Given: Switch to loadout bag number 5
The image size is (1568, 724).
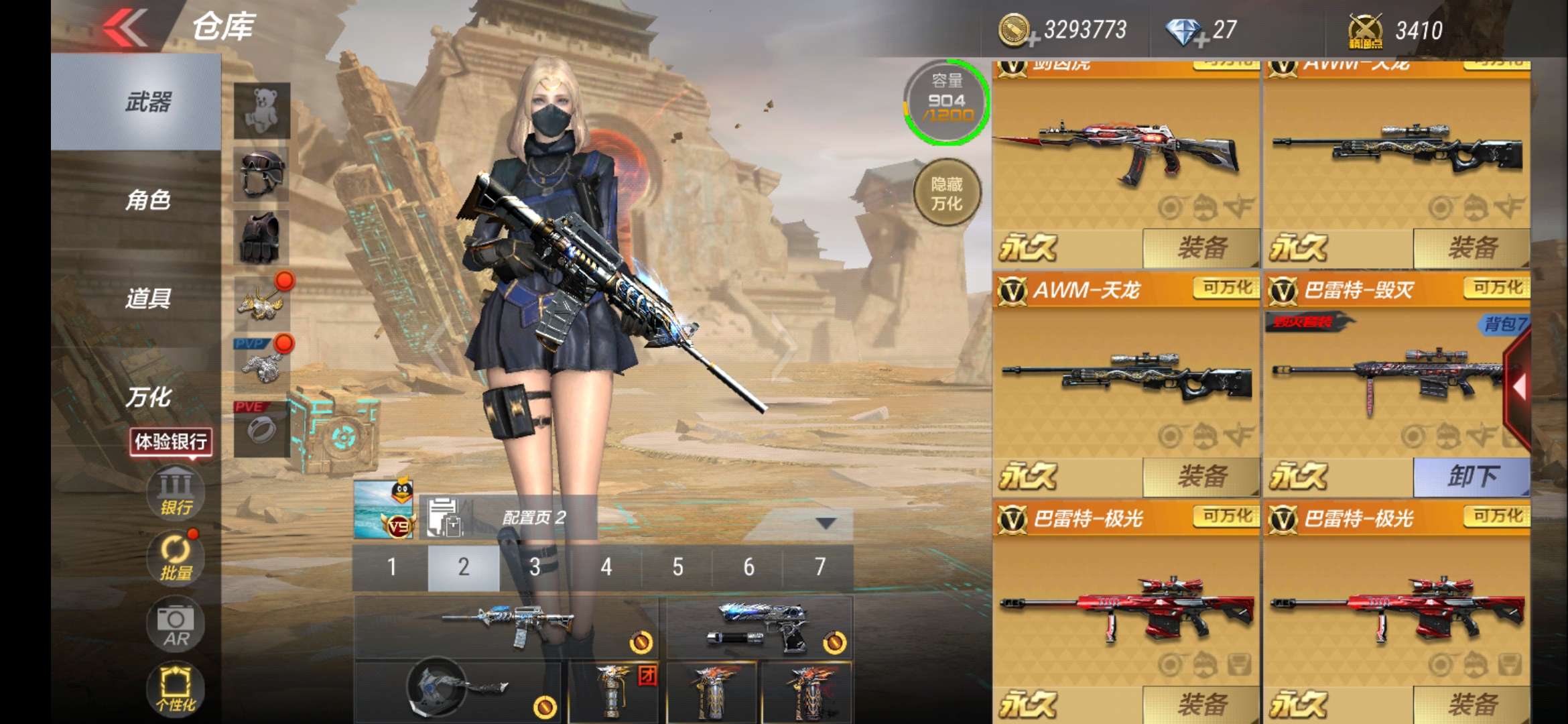Looking at the screenshot, I should point(677,567).
